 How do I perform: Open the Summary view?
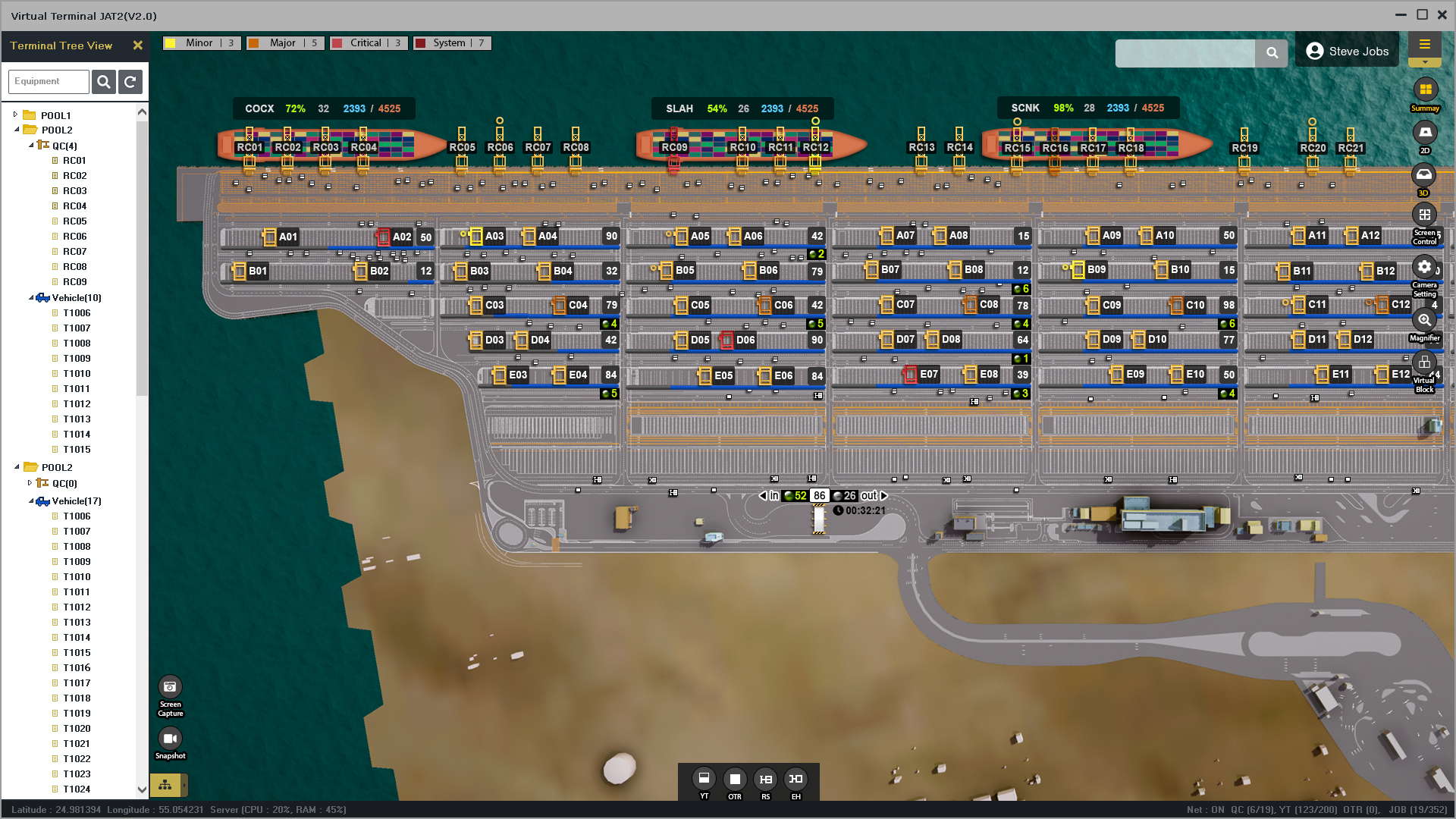1425,90
